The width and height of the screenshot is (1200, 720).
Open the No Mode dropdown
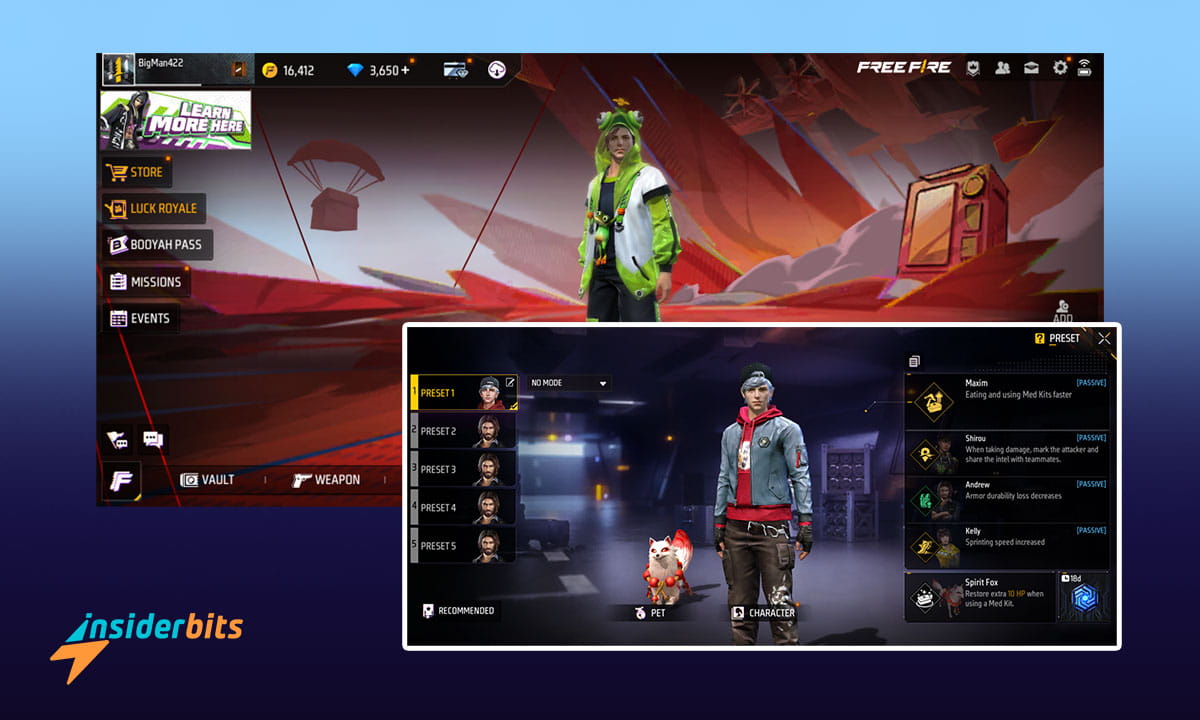[569, 383]
